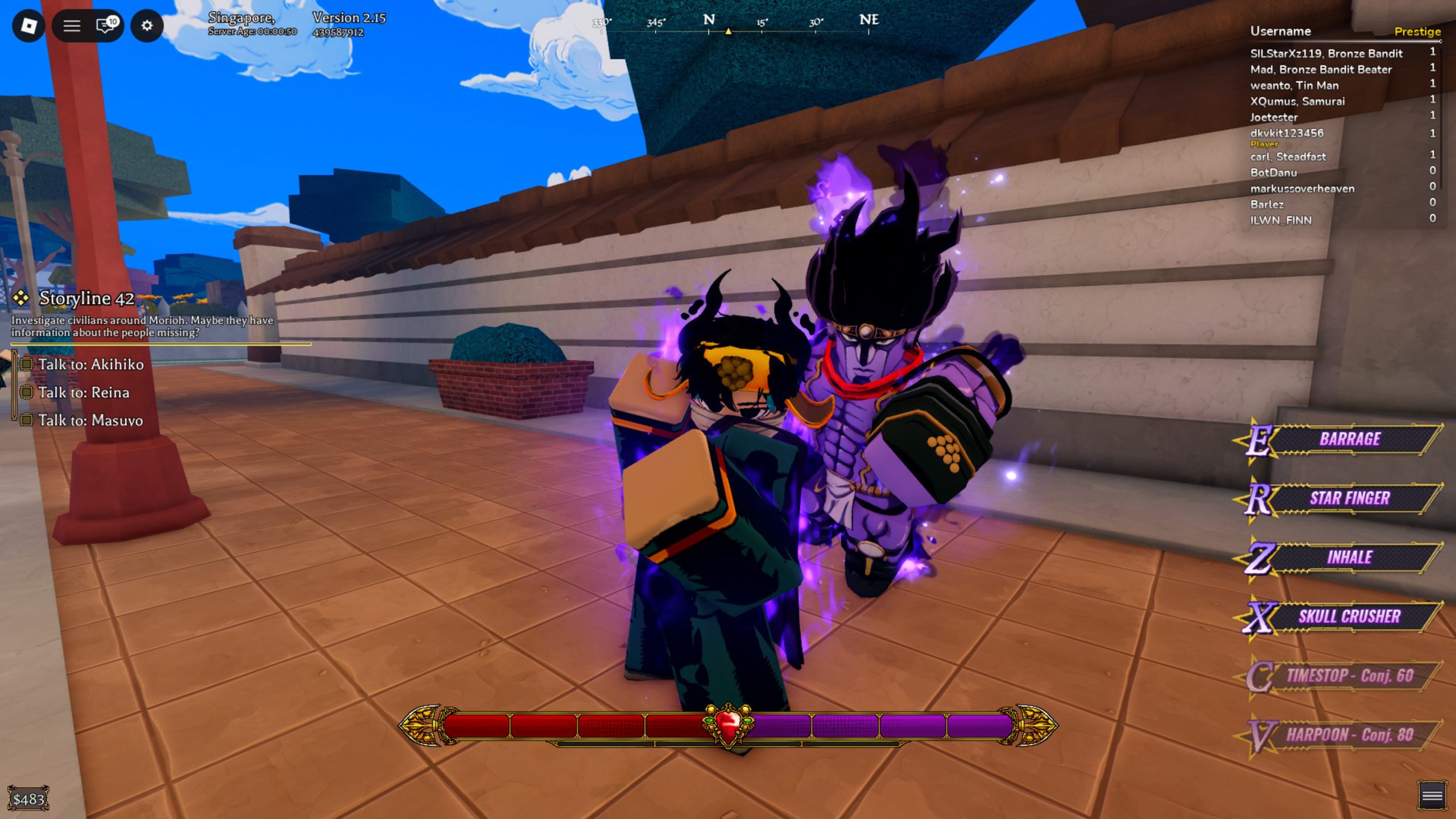1456x819 pixels.
Task: Use the Star Finger move
Action: [1349, 498]
